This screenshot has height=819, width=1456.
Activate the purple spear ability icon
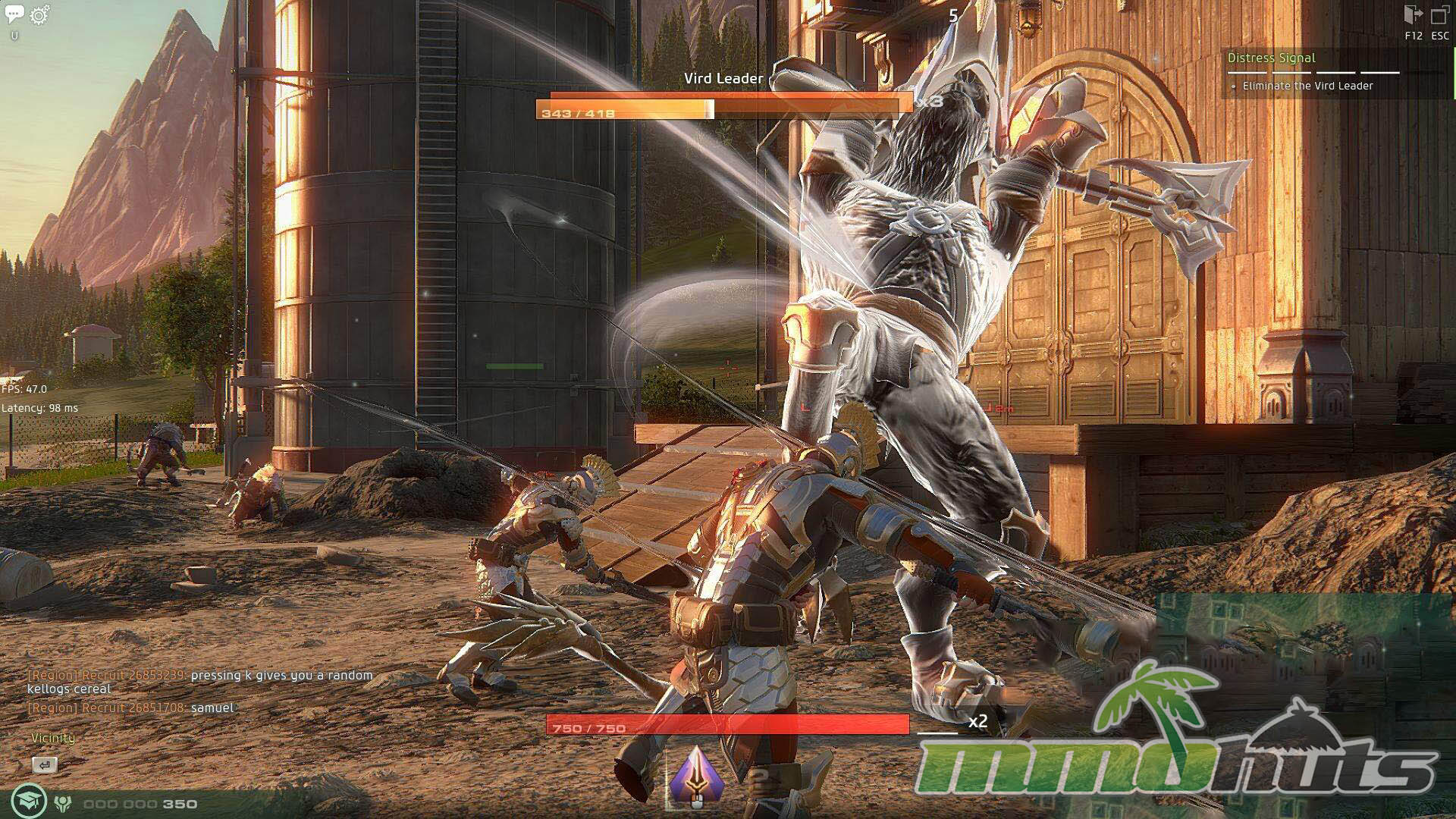(696, 775)
